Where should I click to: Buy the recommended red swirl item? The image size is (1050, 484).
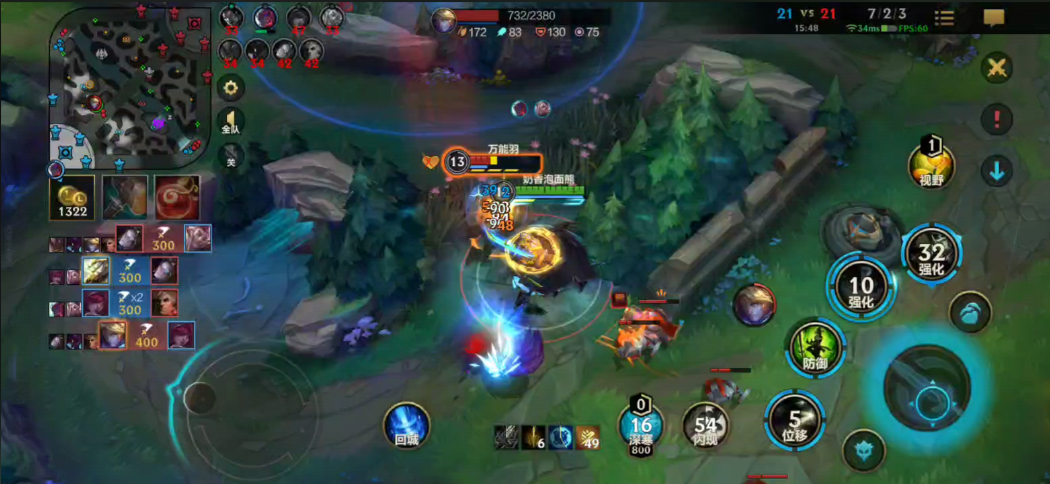point(176,197)
